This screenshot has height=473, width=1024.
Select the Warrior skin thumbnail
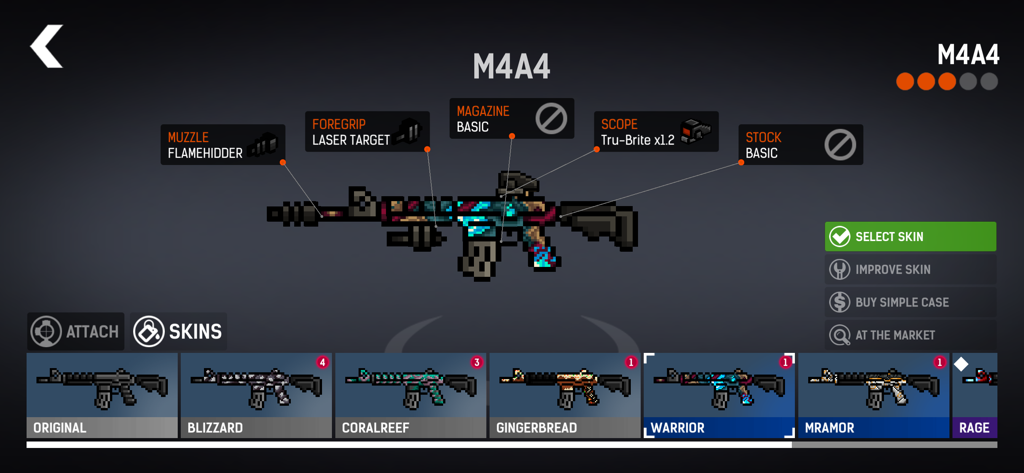(719, 395)
